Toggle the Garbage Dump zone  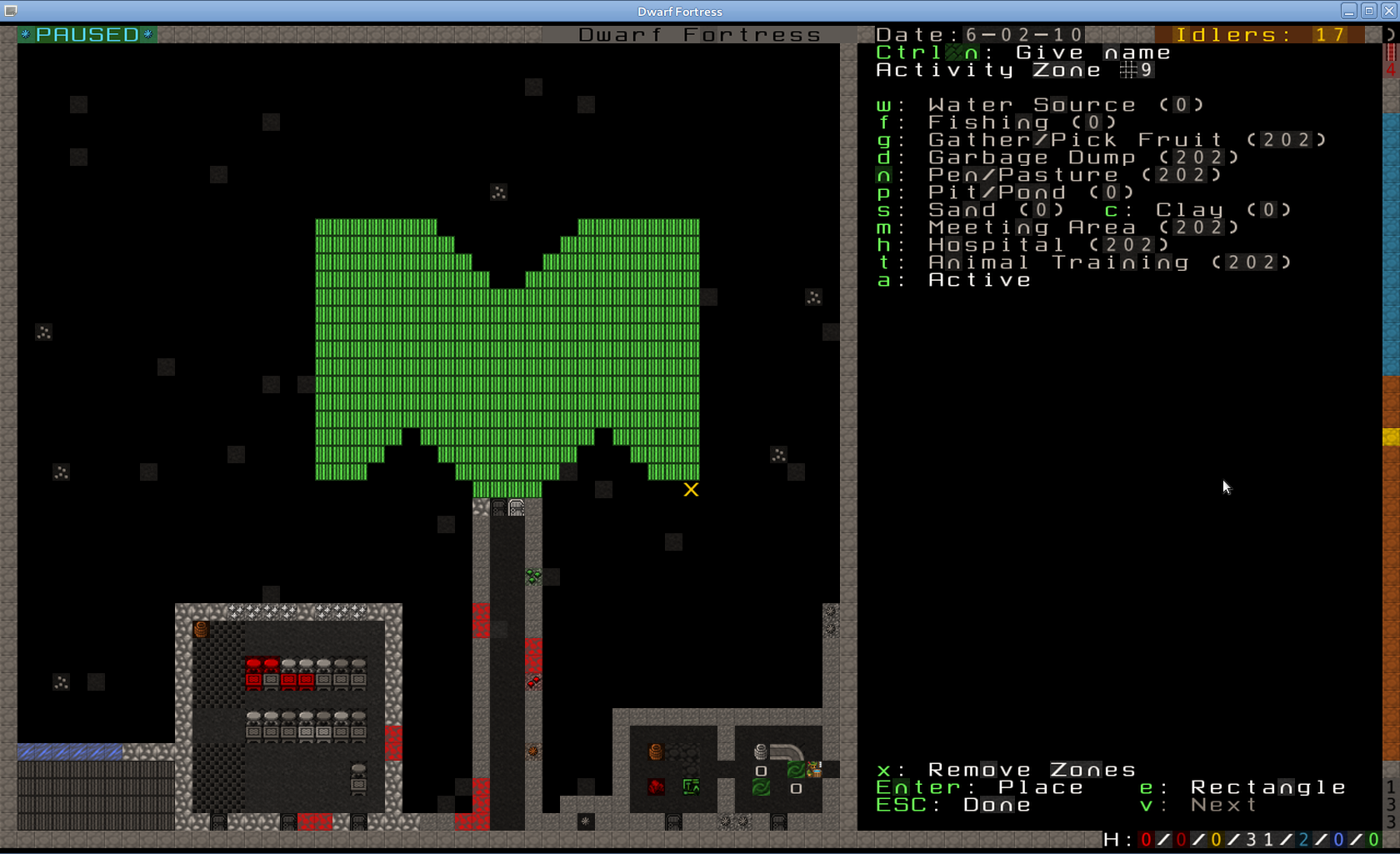pos(1032,157)
